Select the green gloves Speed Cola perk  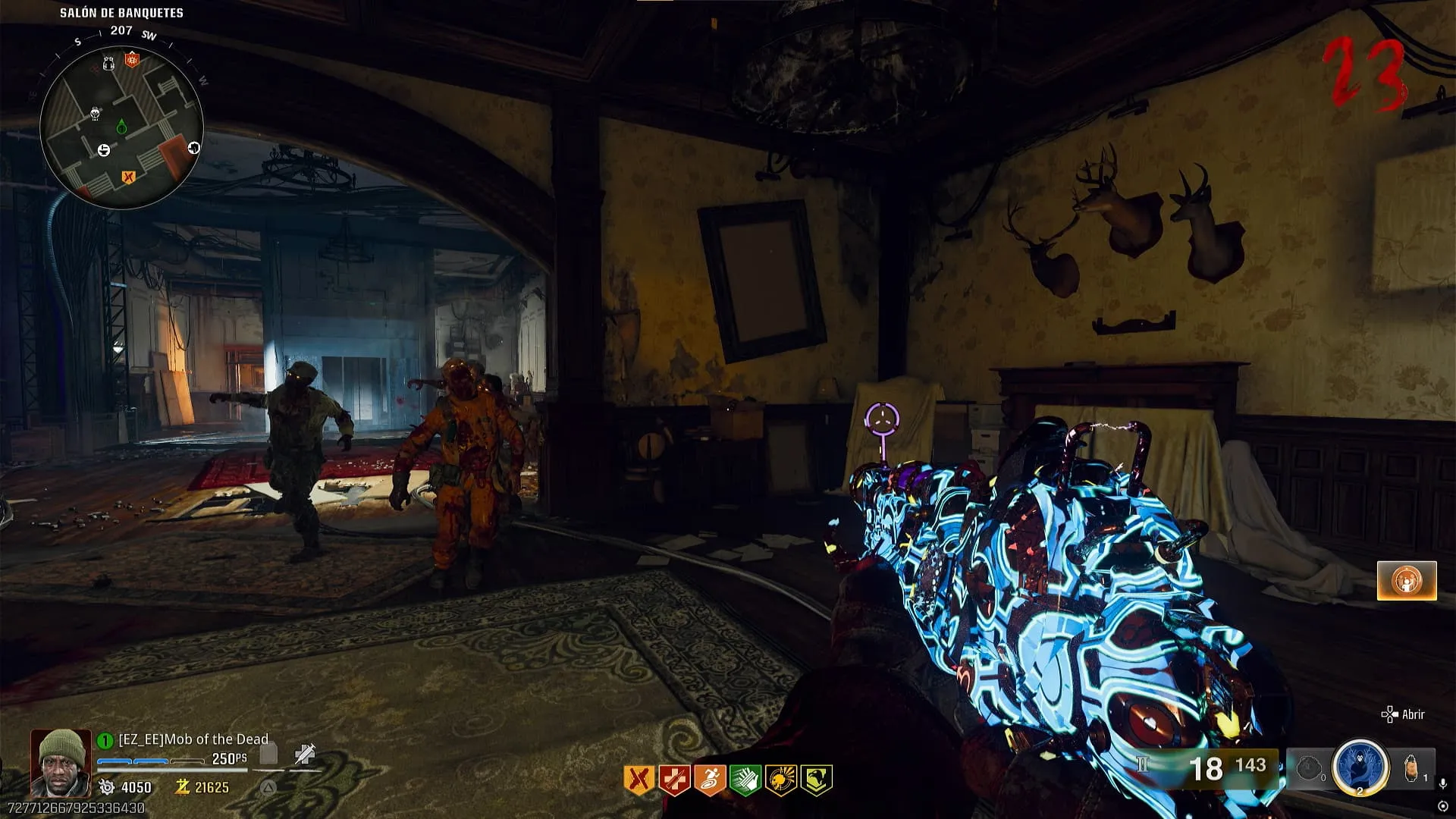[745, 780]
